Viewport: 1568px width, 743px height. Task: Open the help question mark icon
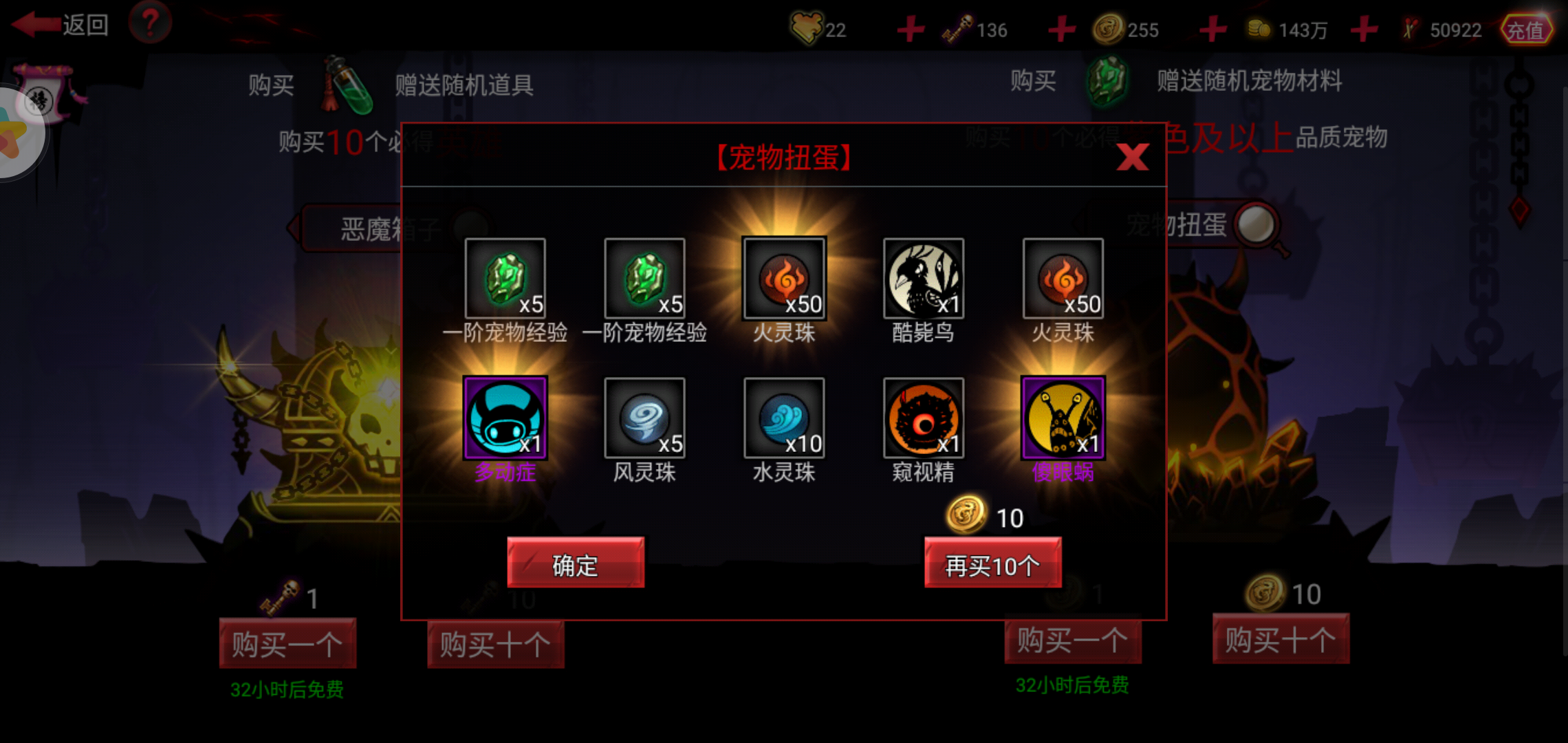(x=150, y=21)
